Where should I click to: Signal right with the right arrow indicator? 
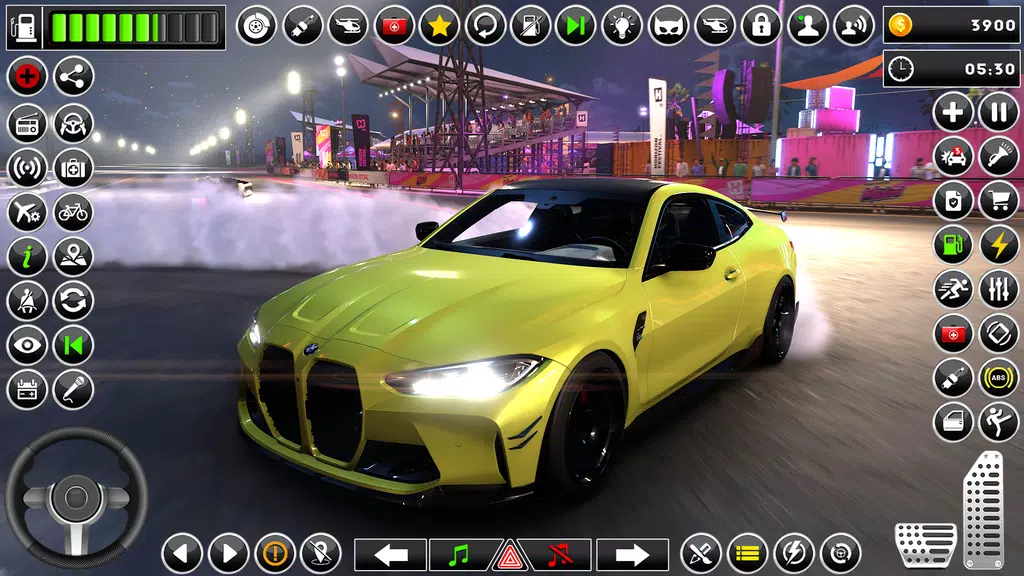click(x=632, y=554)
